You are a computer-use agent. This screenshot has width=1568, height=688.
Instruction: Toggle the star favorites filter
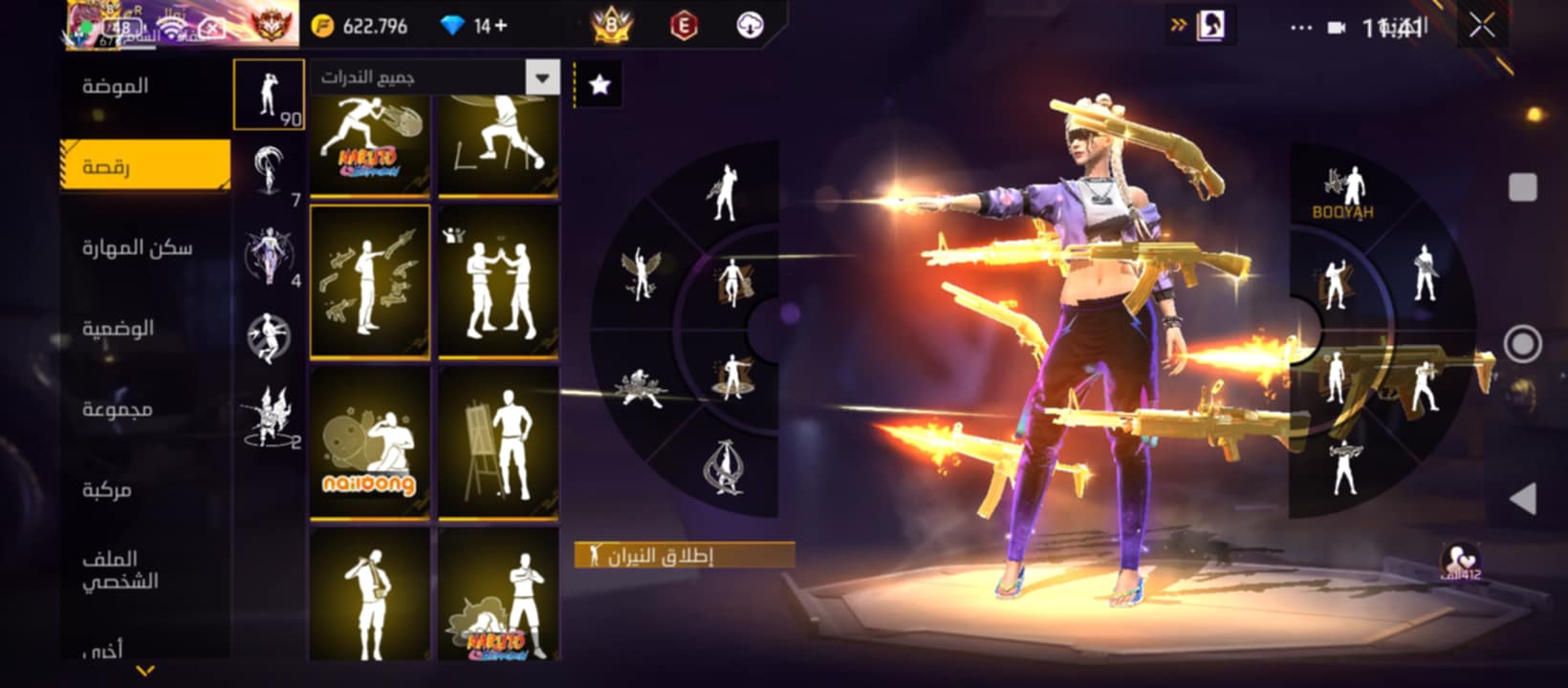[x=599, y=85]
